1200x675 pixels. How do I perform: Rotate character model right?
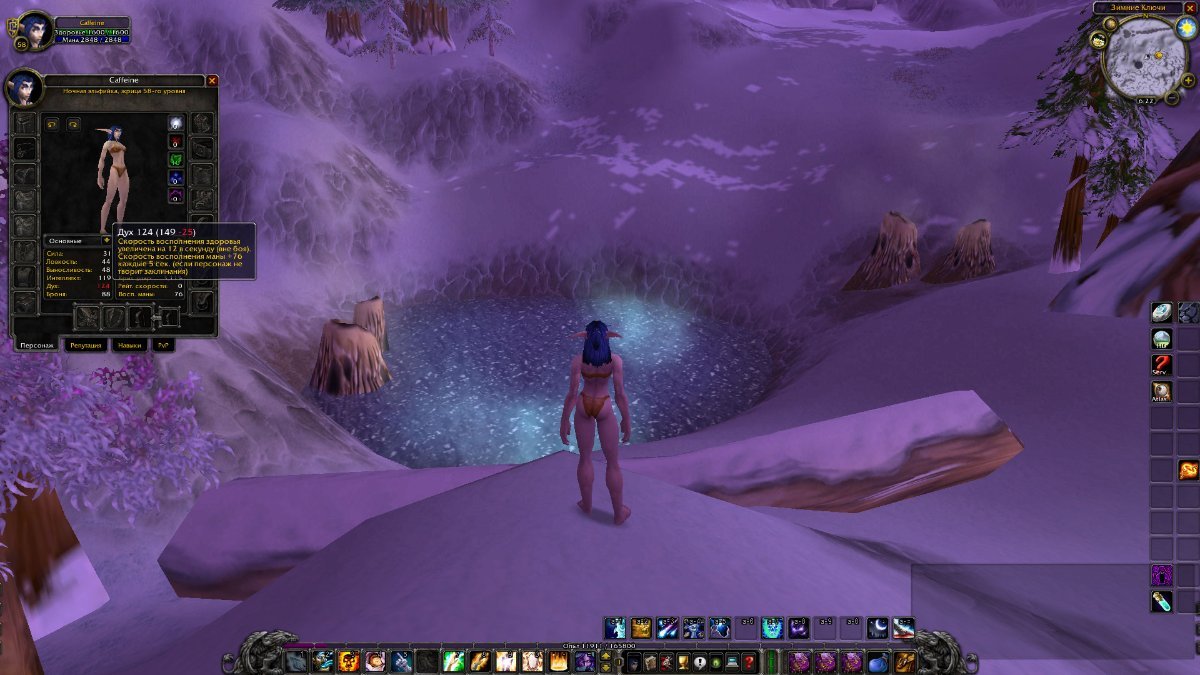[x=73, y=124]
